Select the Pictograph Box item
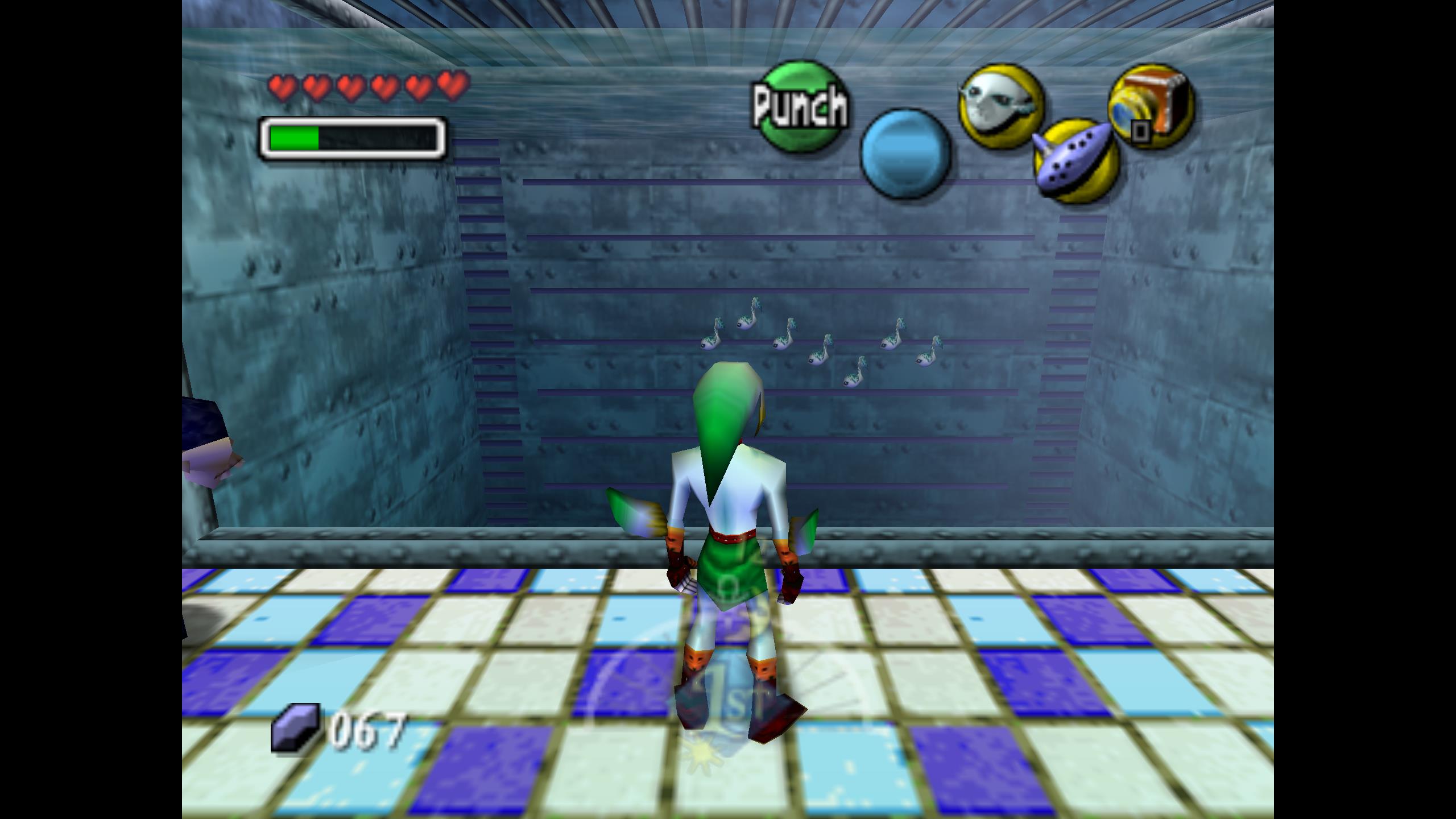The image size is (1456, 819). (x=1151, y=106)
